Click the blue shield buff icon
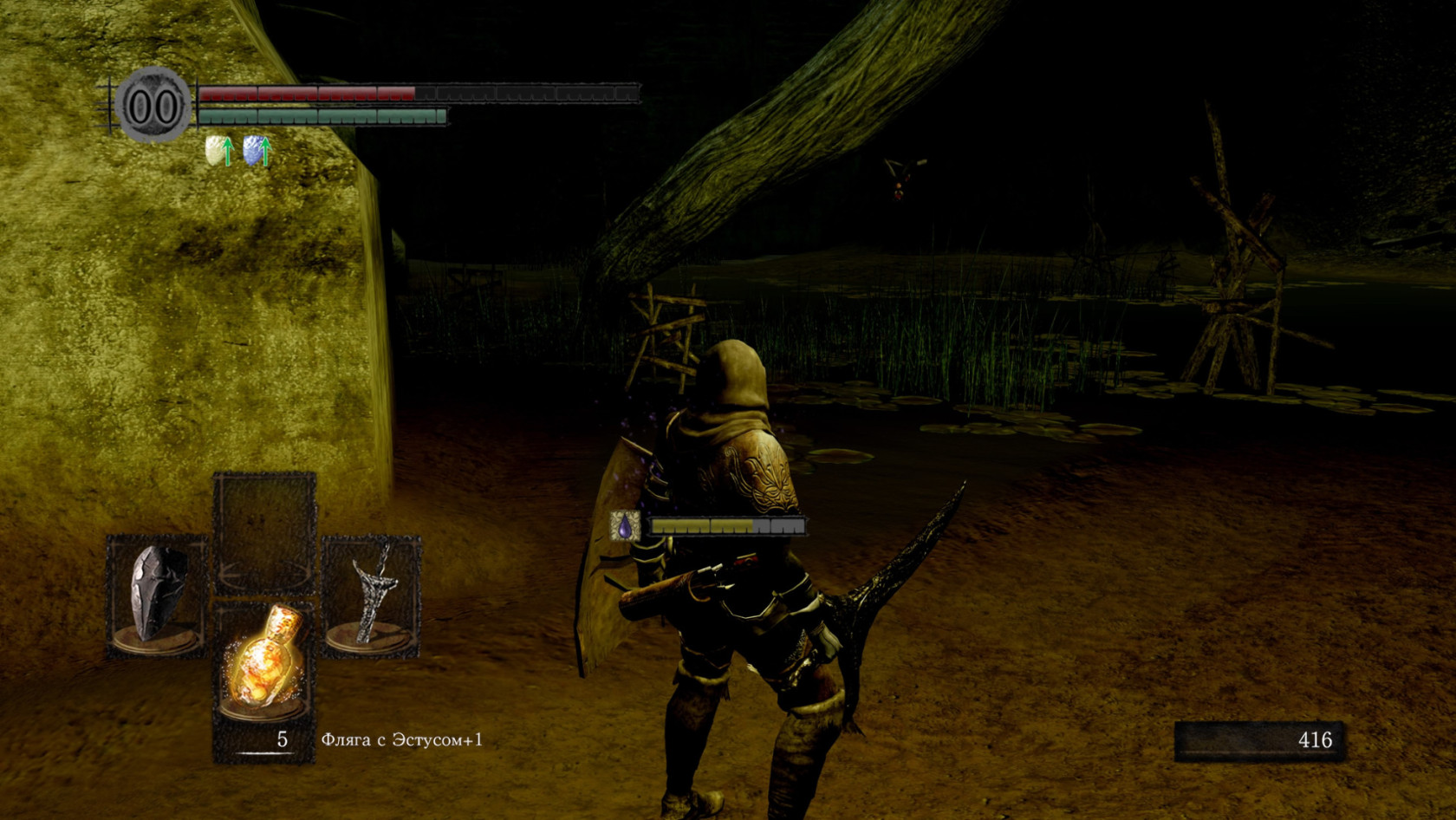The width and height of the screenshot is (1456, 820). (x=255, y=151)
